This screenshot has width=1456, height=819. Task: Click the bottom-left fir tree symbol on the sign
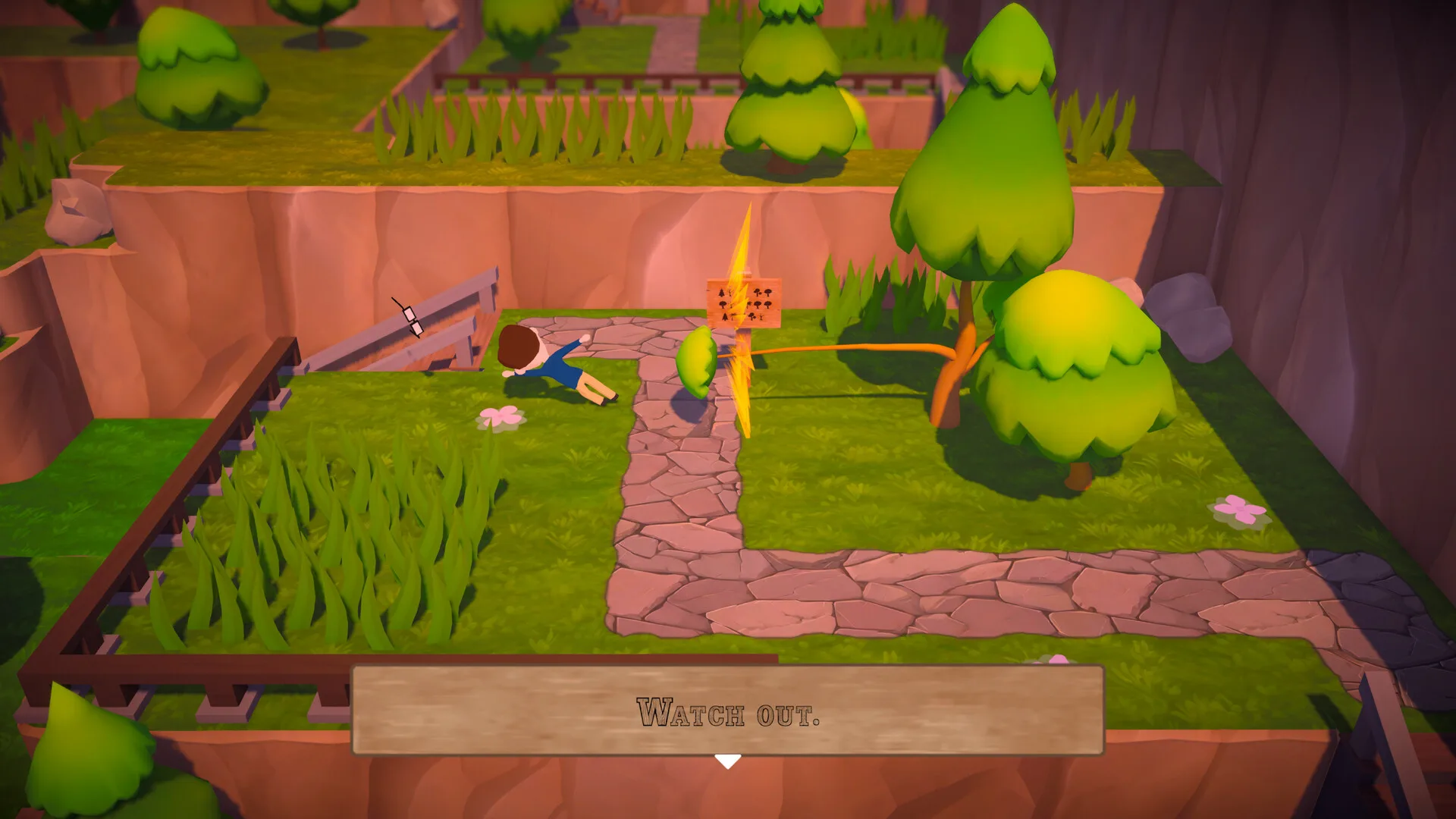(725, 317)
